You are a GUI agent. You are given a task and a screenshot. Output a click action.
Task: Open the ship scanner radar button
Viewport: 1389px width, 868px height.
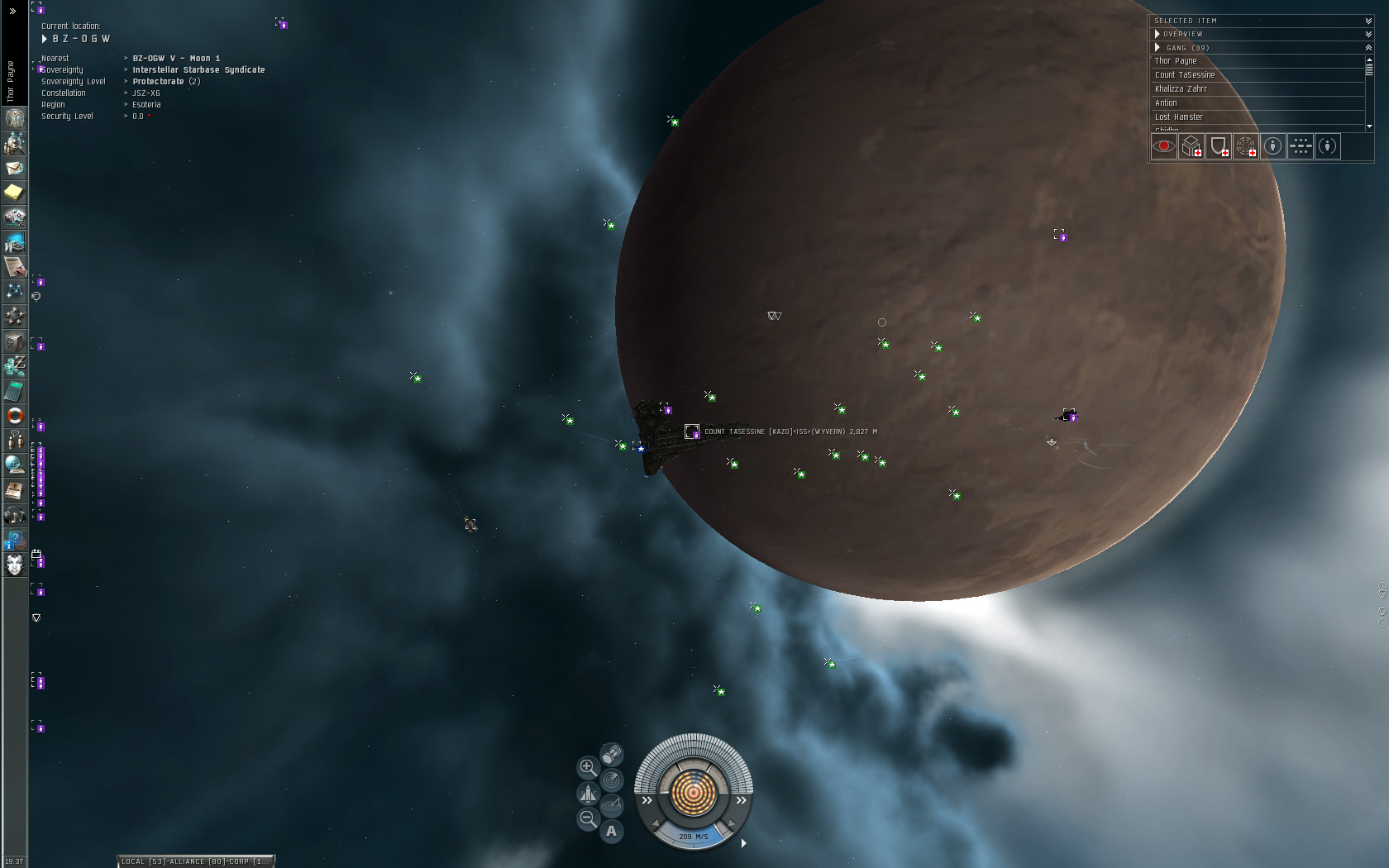(612, 780)
